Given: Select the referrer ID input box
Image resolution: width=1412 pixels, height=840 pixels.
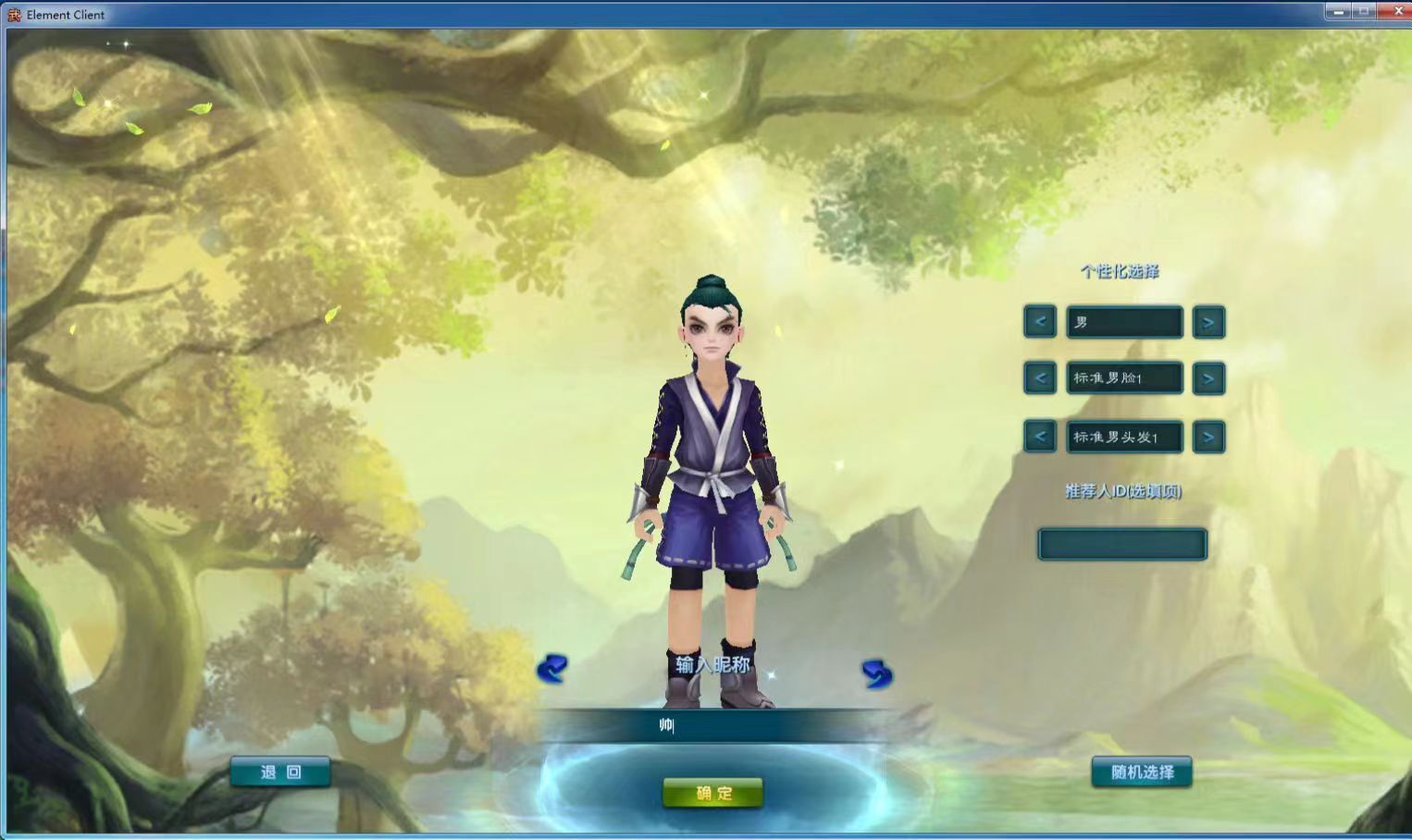Looking at the screenshot, I should tap(1122, 544).
